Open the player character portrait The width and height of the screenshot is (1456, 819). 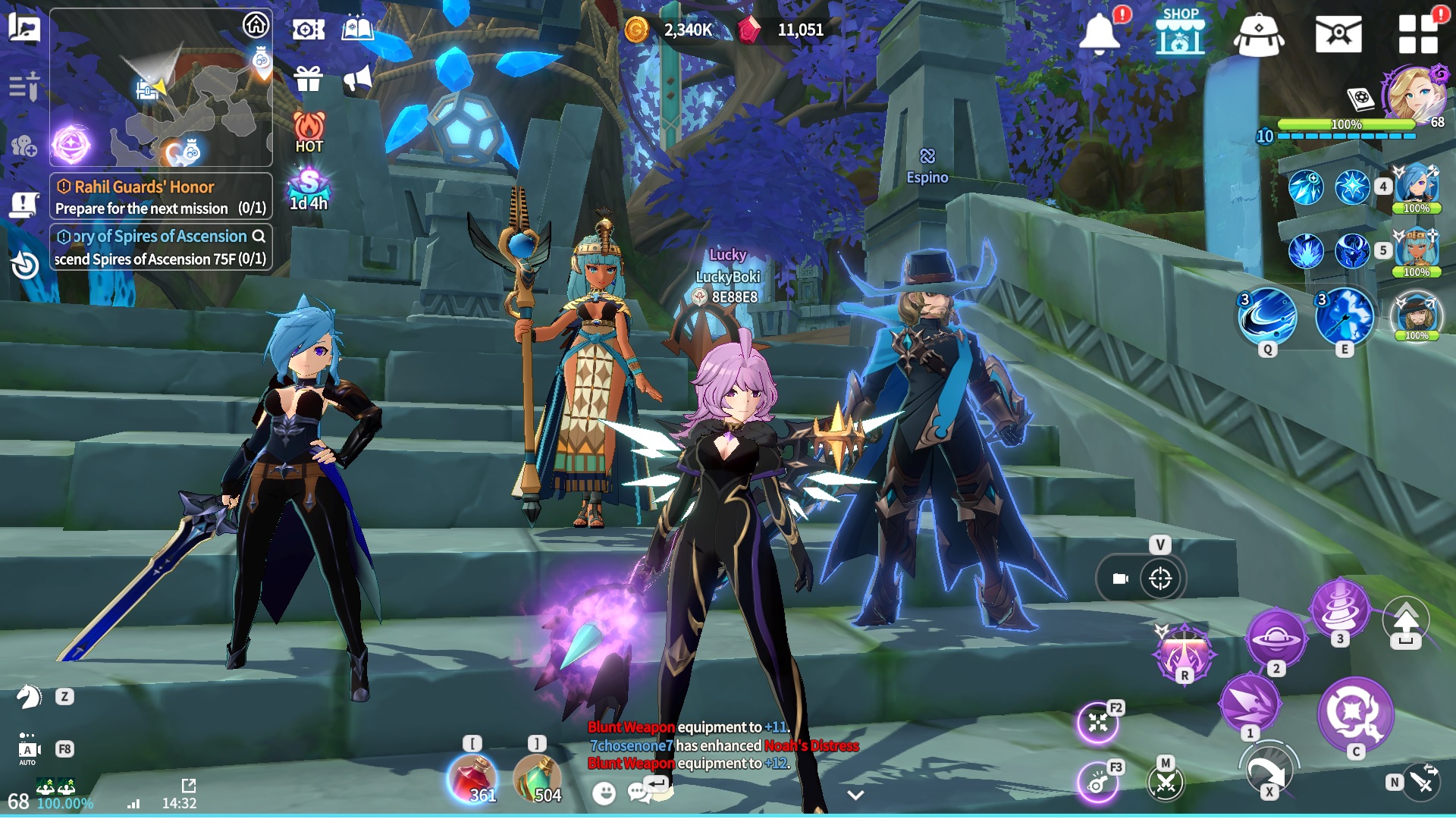click(x=1415, y=94)
